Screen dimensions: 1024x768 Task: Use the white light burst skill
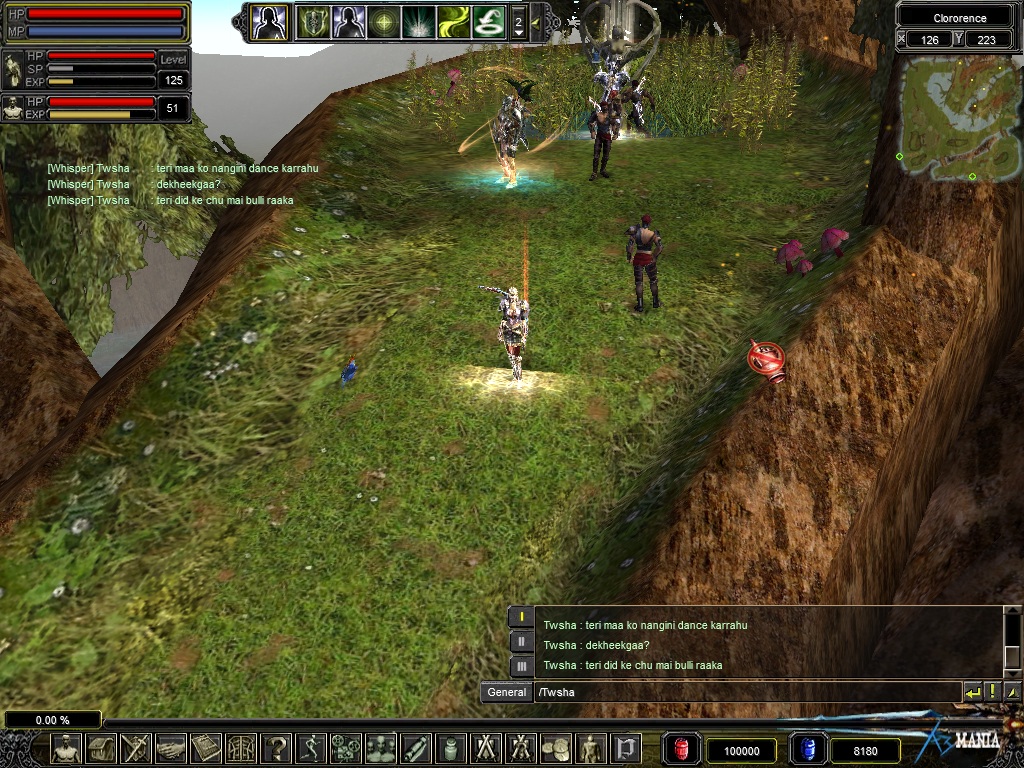[x=418, y=21]
